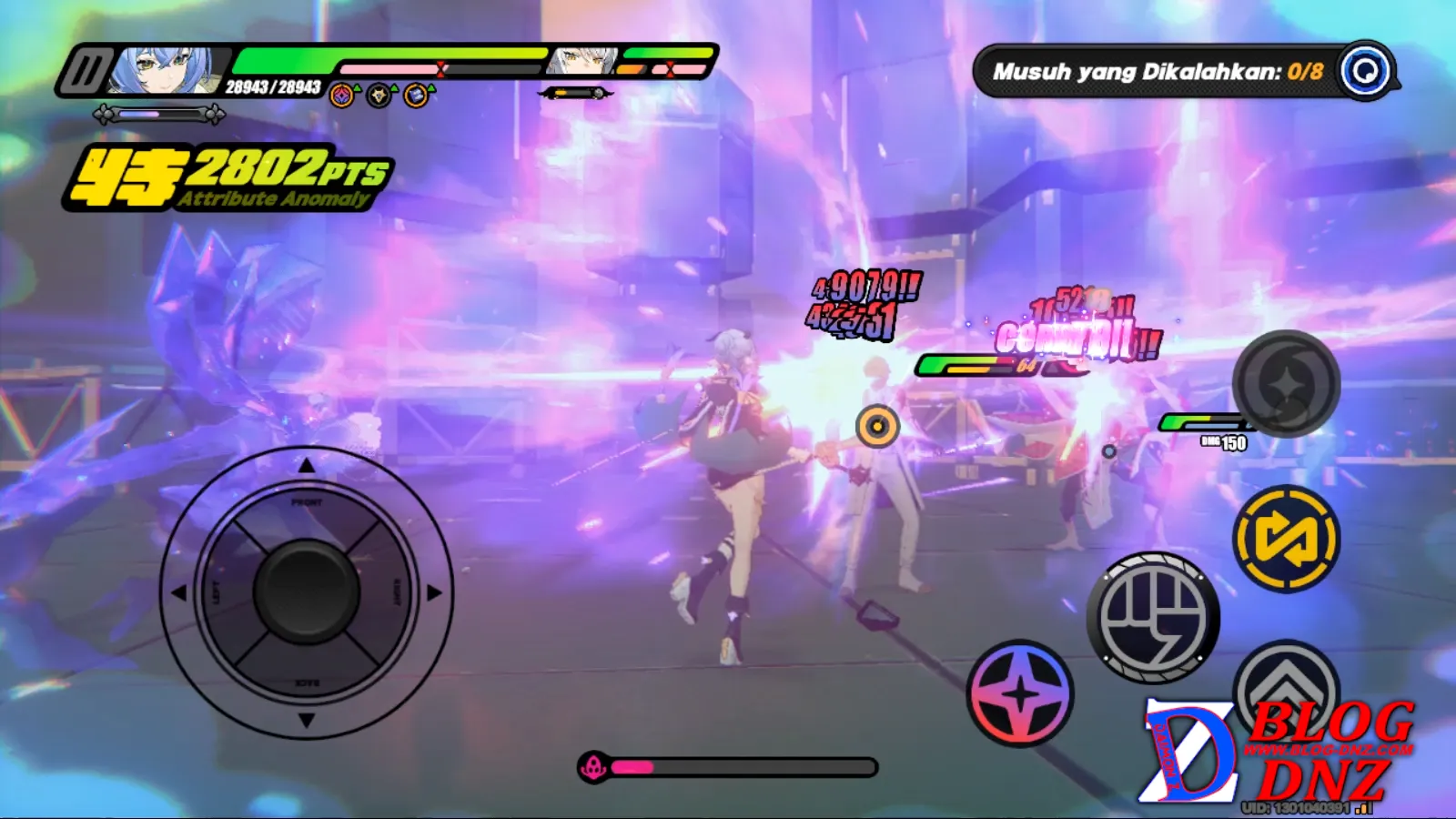Screen dimensions: 1456x819
Task: Activate the star special attack skill
Action: (1020, 693)
